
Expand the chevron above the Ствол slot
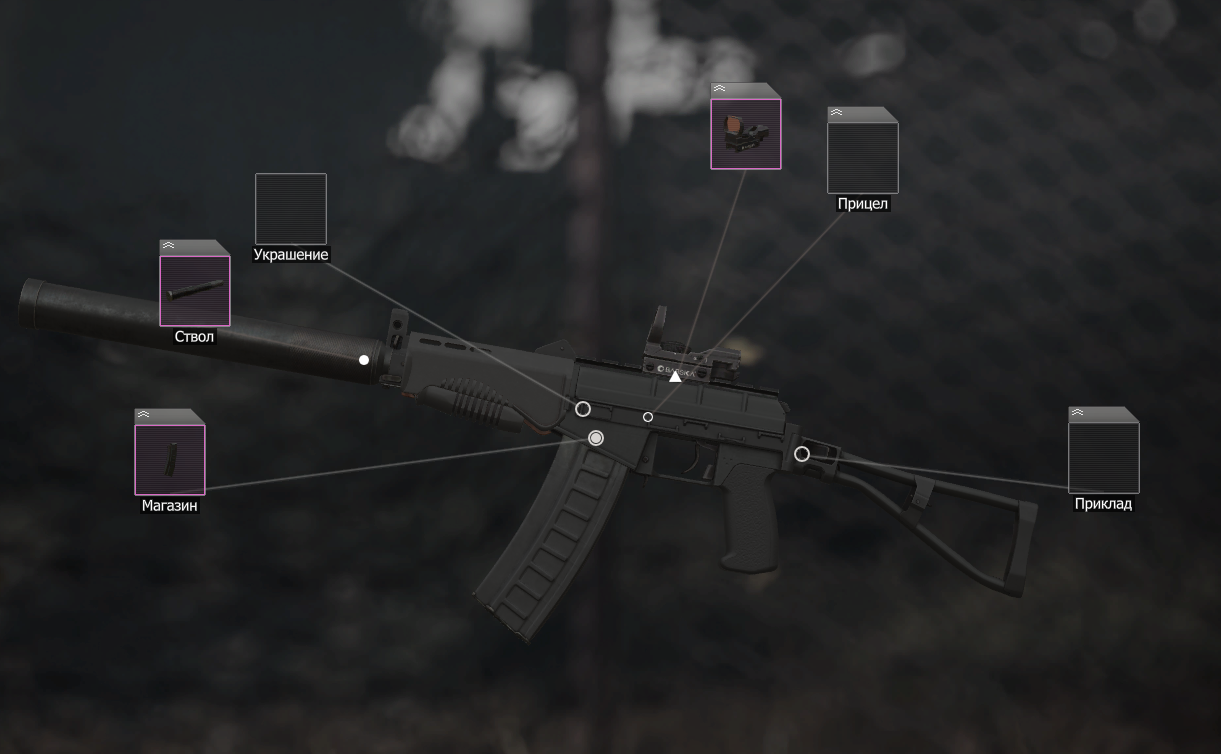(168, 246)
